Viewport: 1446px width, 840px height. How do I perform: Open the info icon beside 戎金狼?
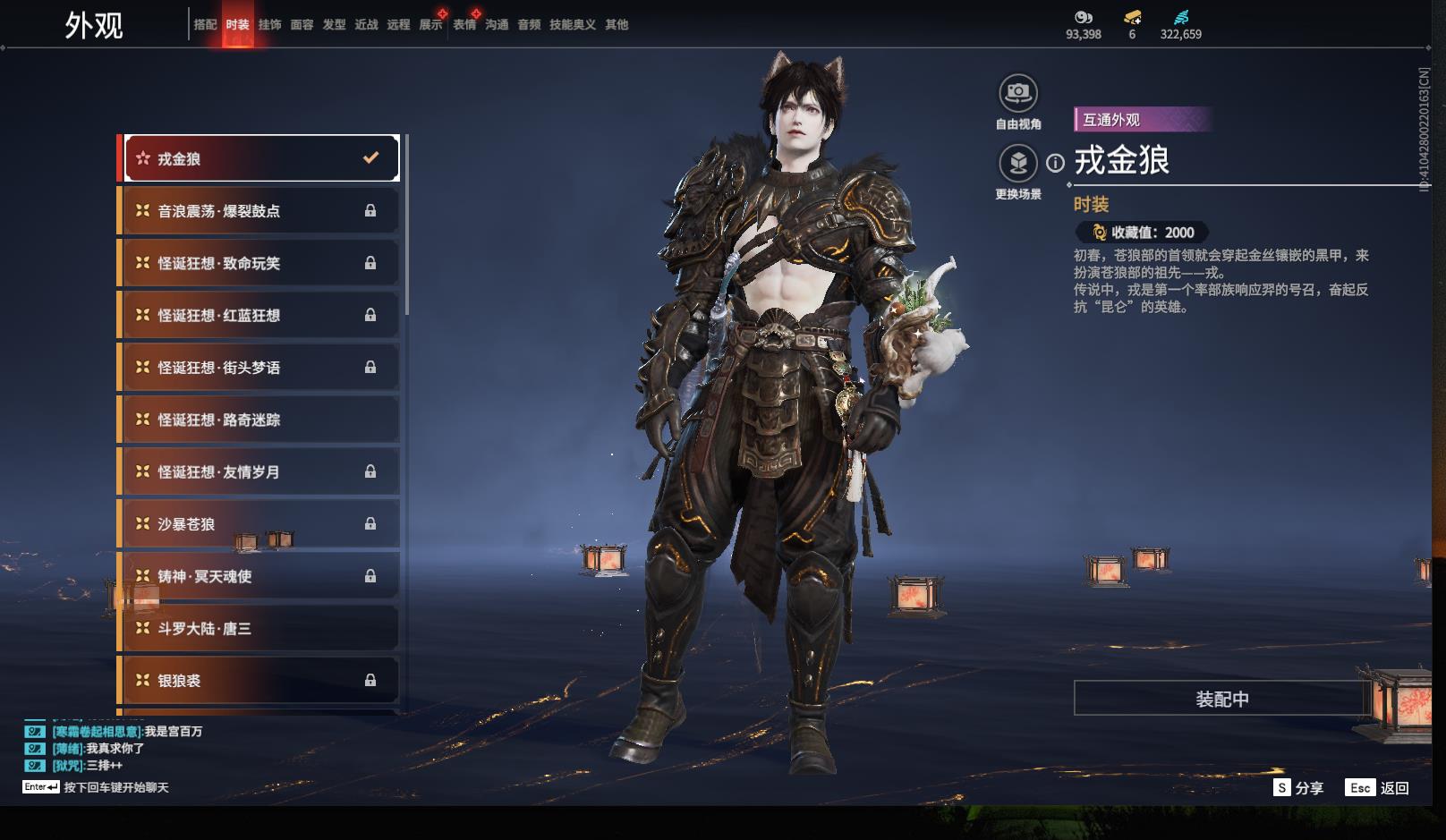(1056, 163)
